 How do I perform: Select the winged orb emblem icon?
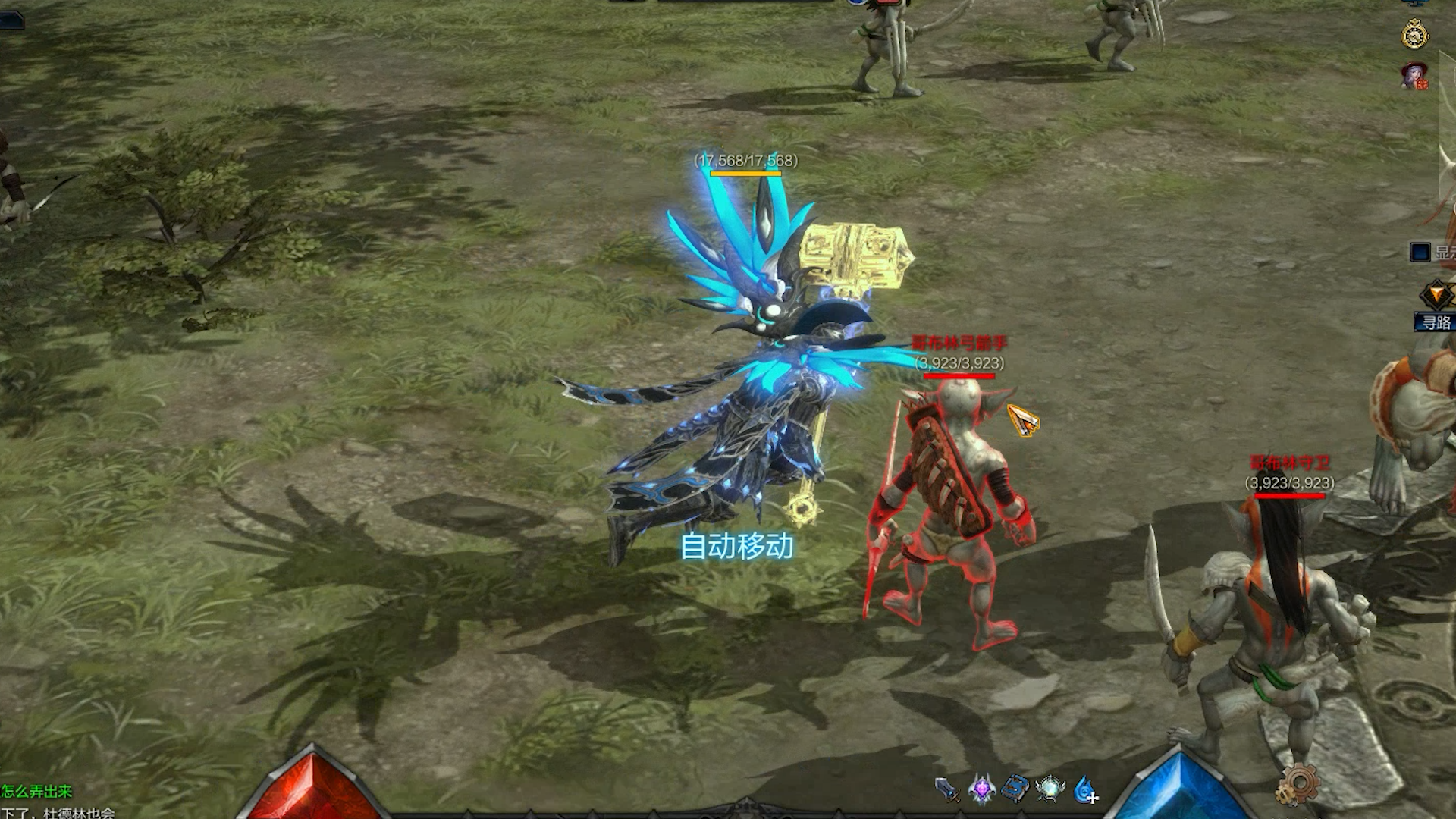pos(1050,789)
